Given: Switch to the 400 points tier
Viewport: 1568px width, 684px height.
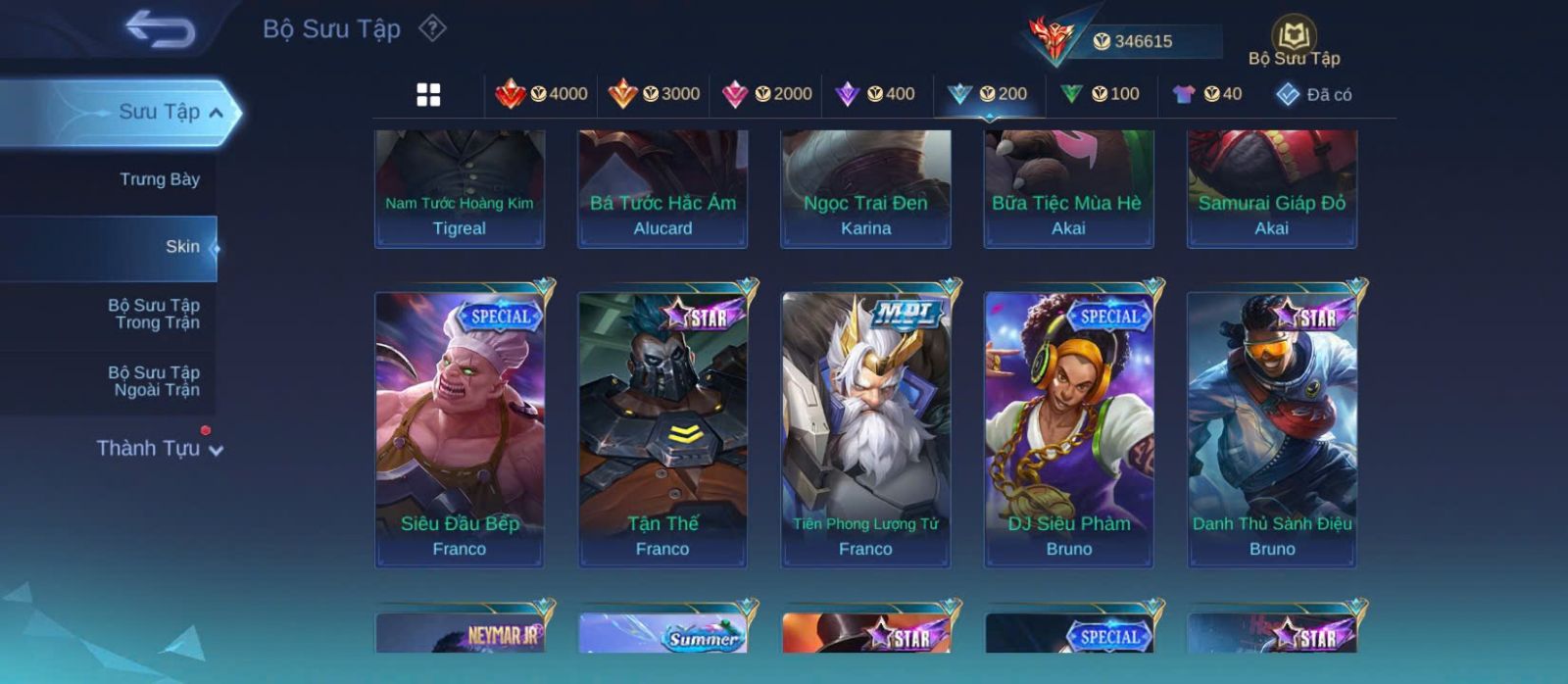Looking at the screenshot, I should point(875,94).
